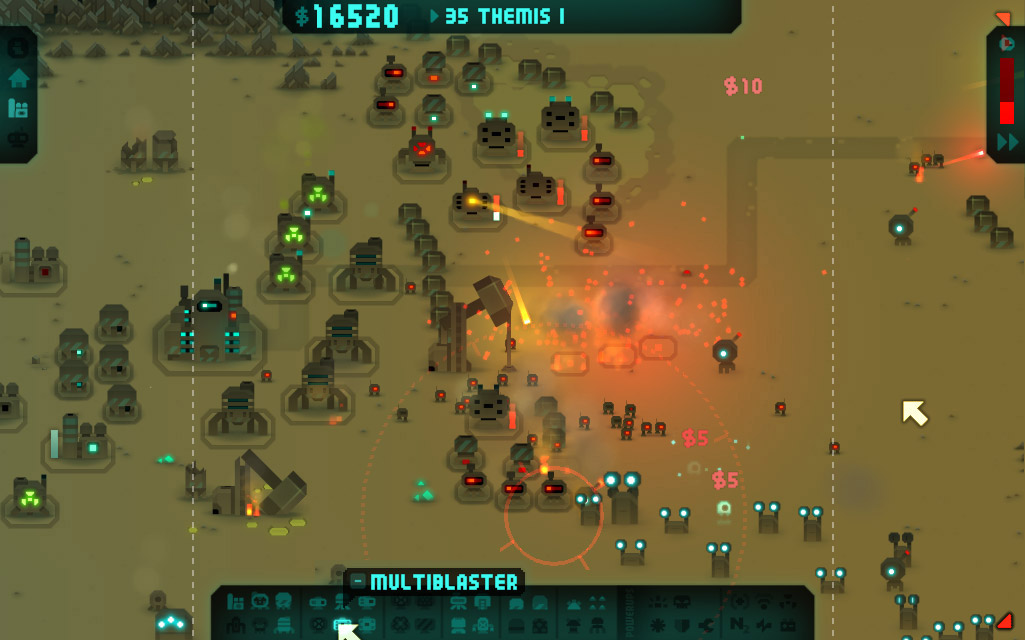Screen dimensions: 1025x640
Task: Click the house icon in the side panel
Action: coord(18,78)
